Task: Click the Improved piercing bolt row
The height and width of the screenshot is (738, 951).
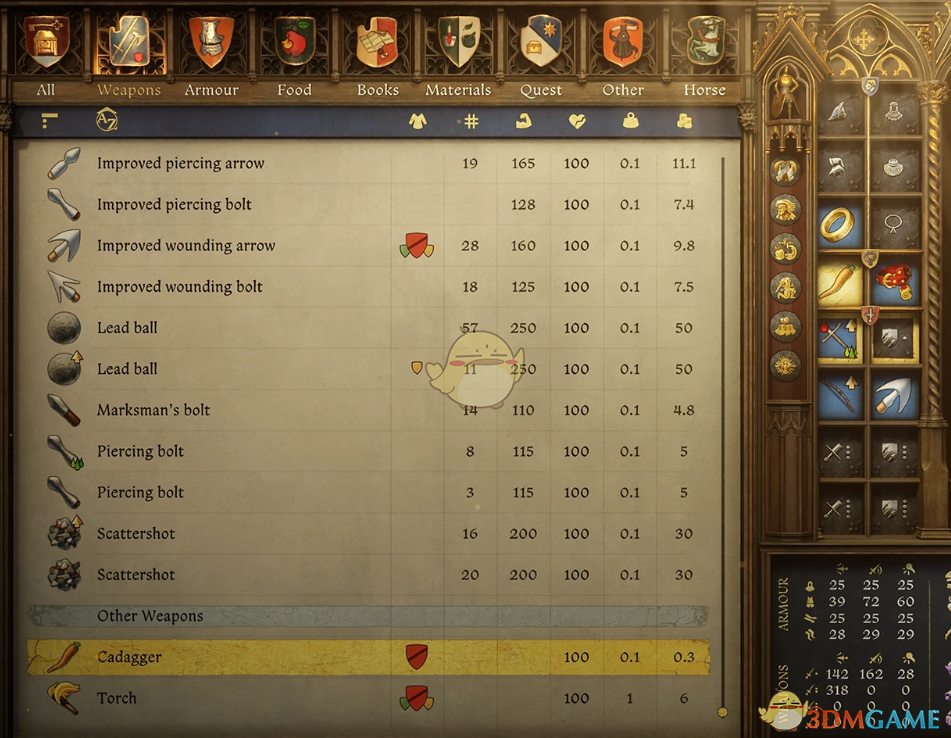Action: click(174, 205)
